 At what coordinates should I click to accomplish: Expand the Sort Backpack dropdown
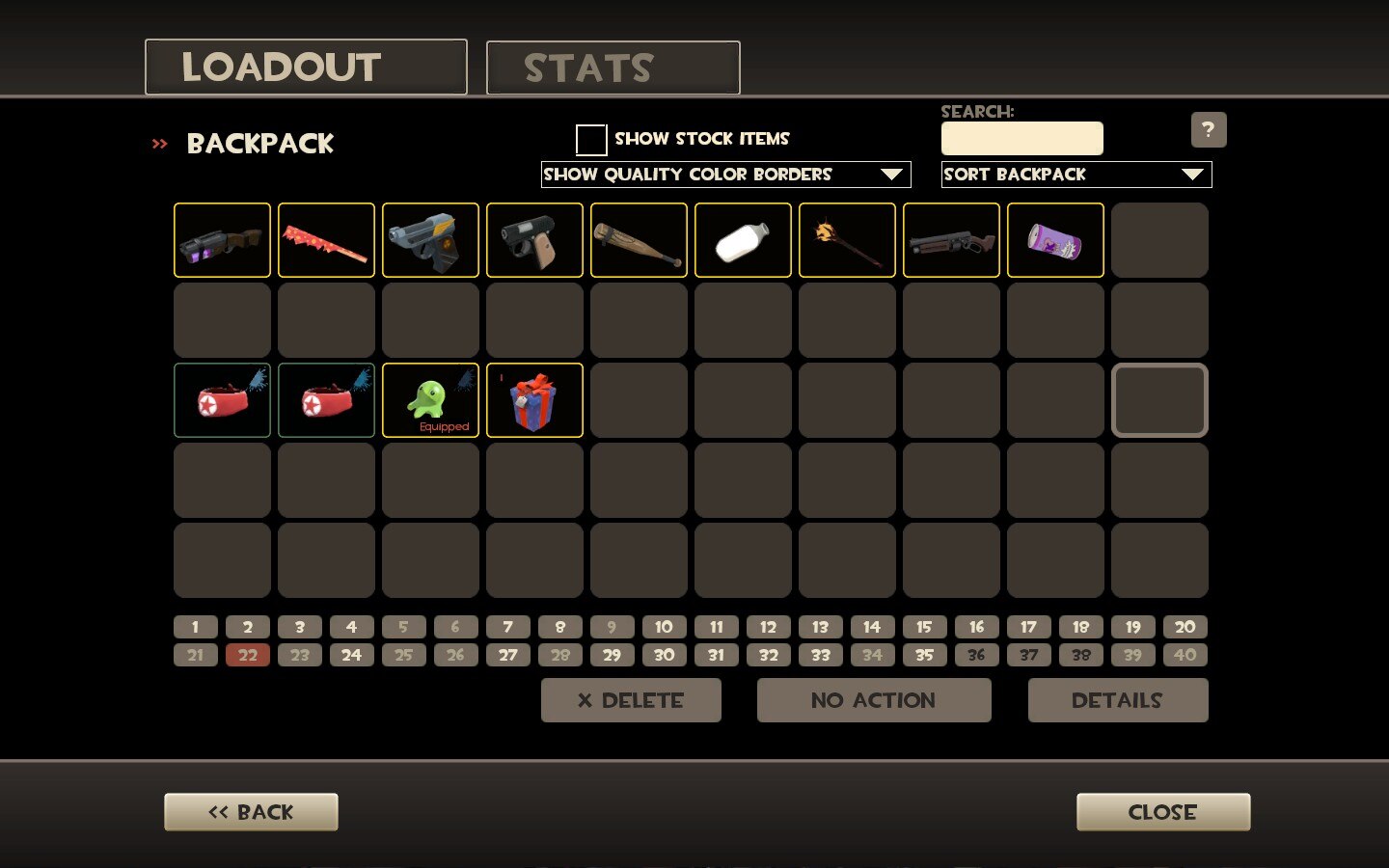pyautogui.click(x=1076, y=175)
